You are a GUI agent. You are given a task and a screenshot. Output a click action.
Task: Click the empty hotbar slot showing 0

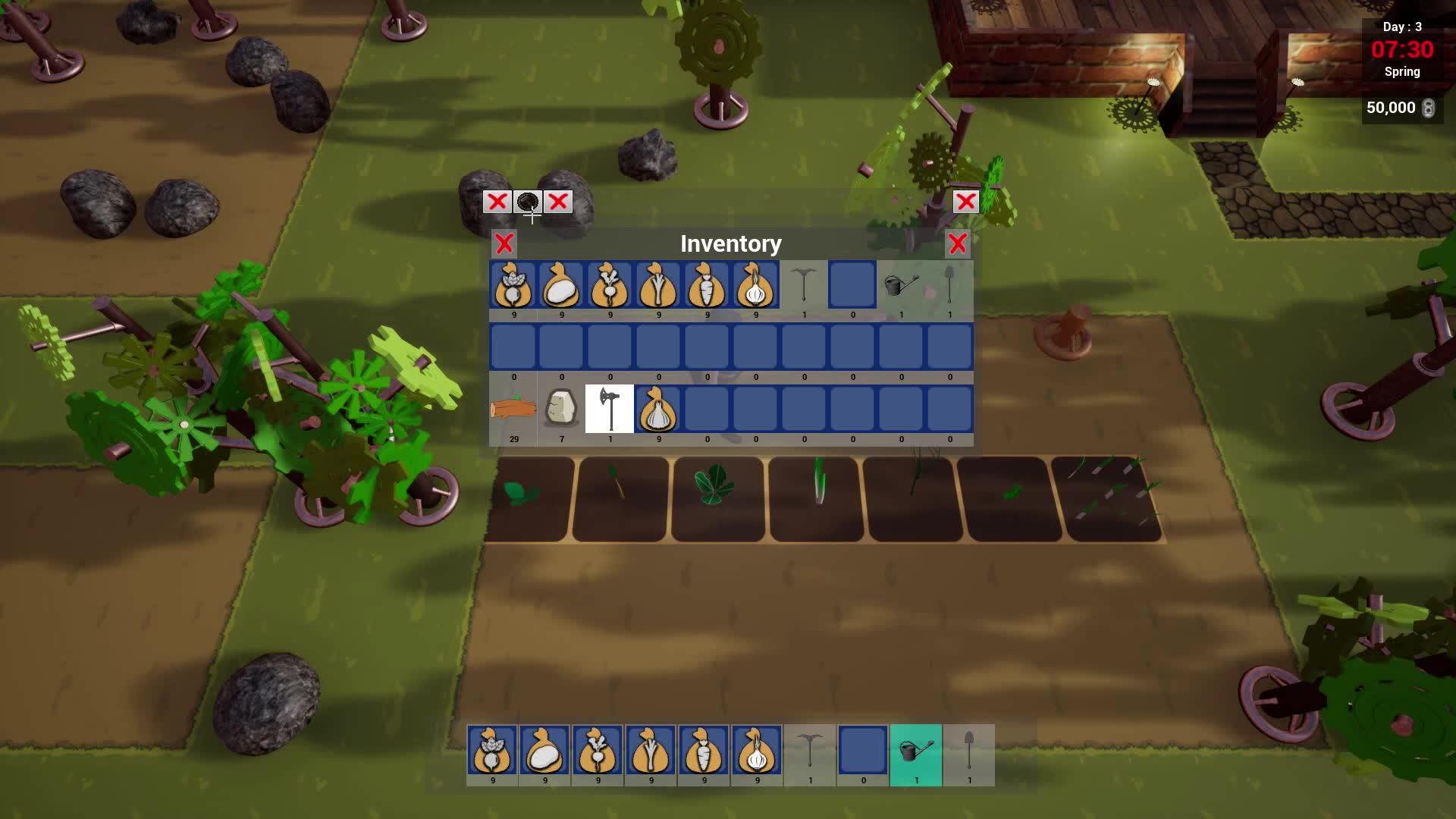pos(863,753)
